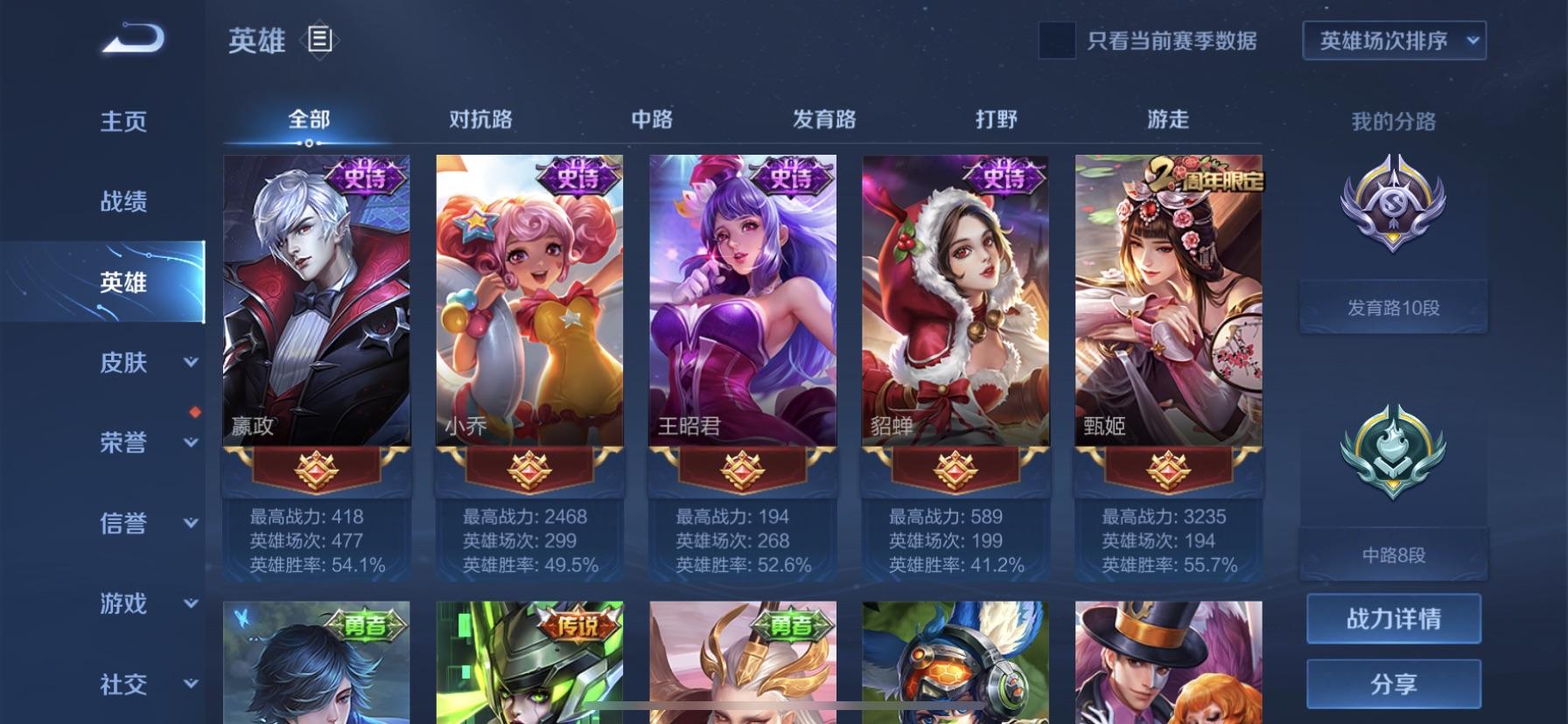The height and width of the screenshot is (724, 1568).
Task: Switch to the 对抗路 lane tab
Action: click(480, 120)
